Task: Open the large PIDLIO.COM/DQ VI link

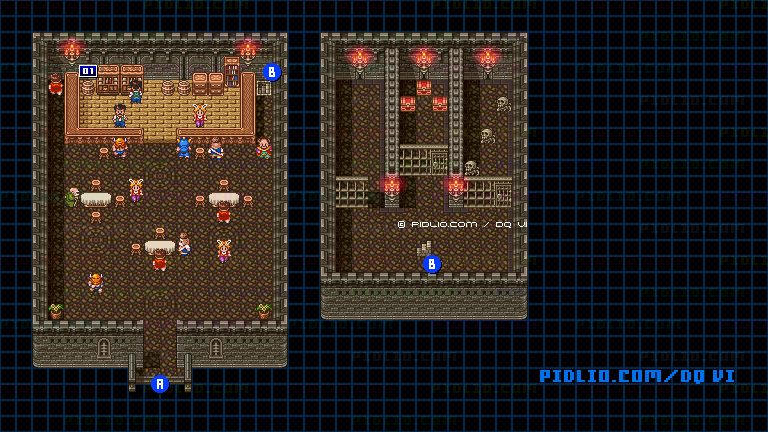Action: pos(637,376)
